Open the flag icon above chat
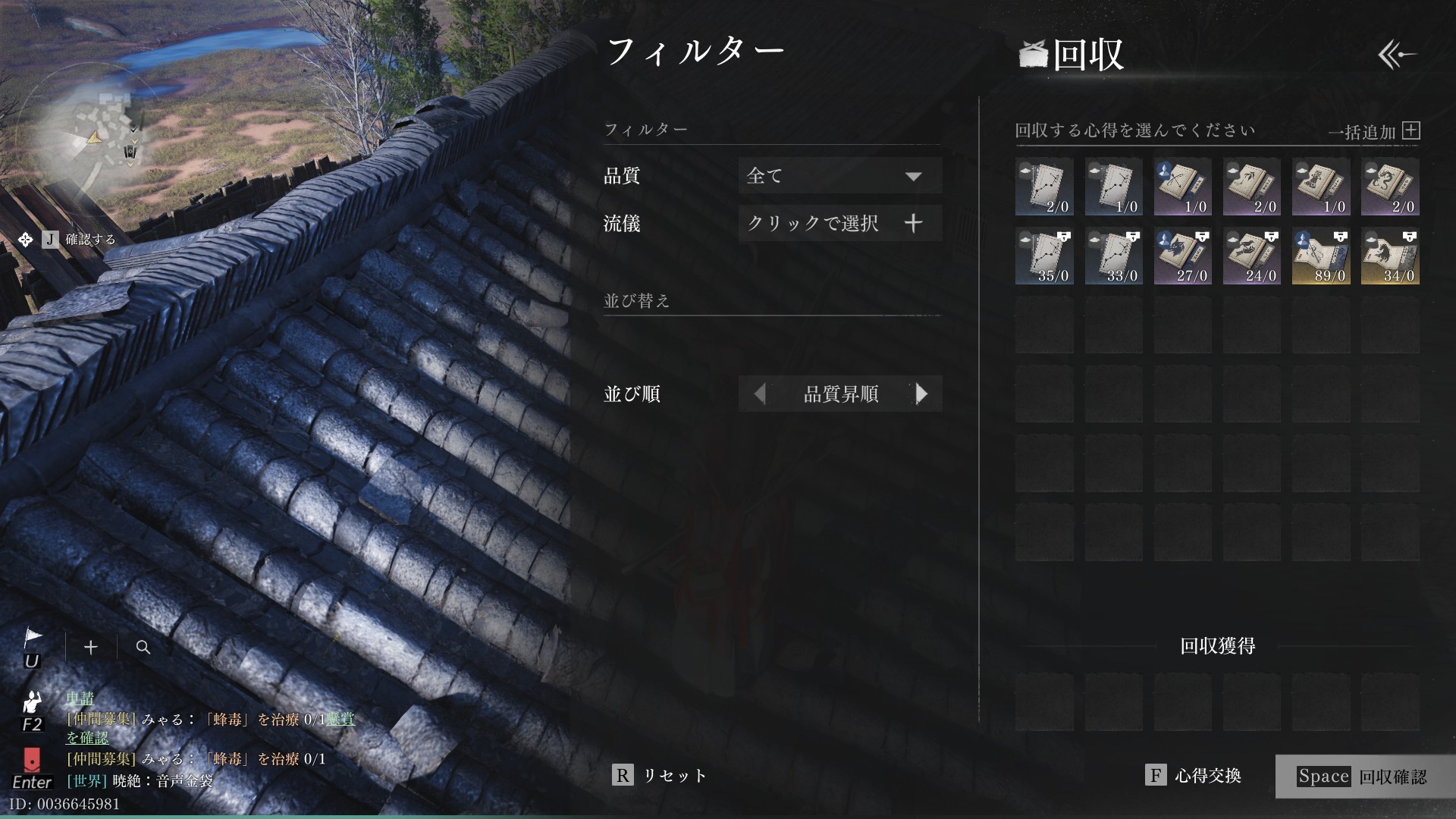The height and width of the screenshot is (819, 1456). tap(32, 639)
